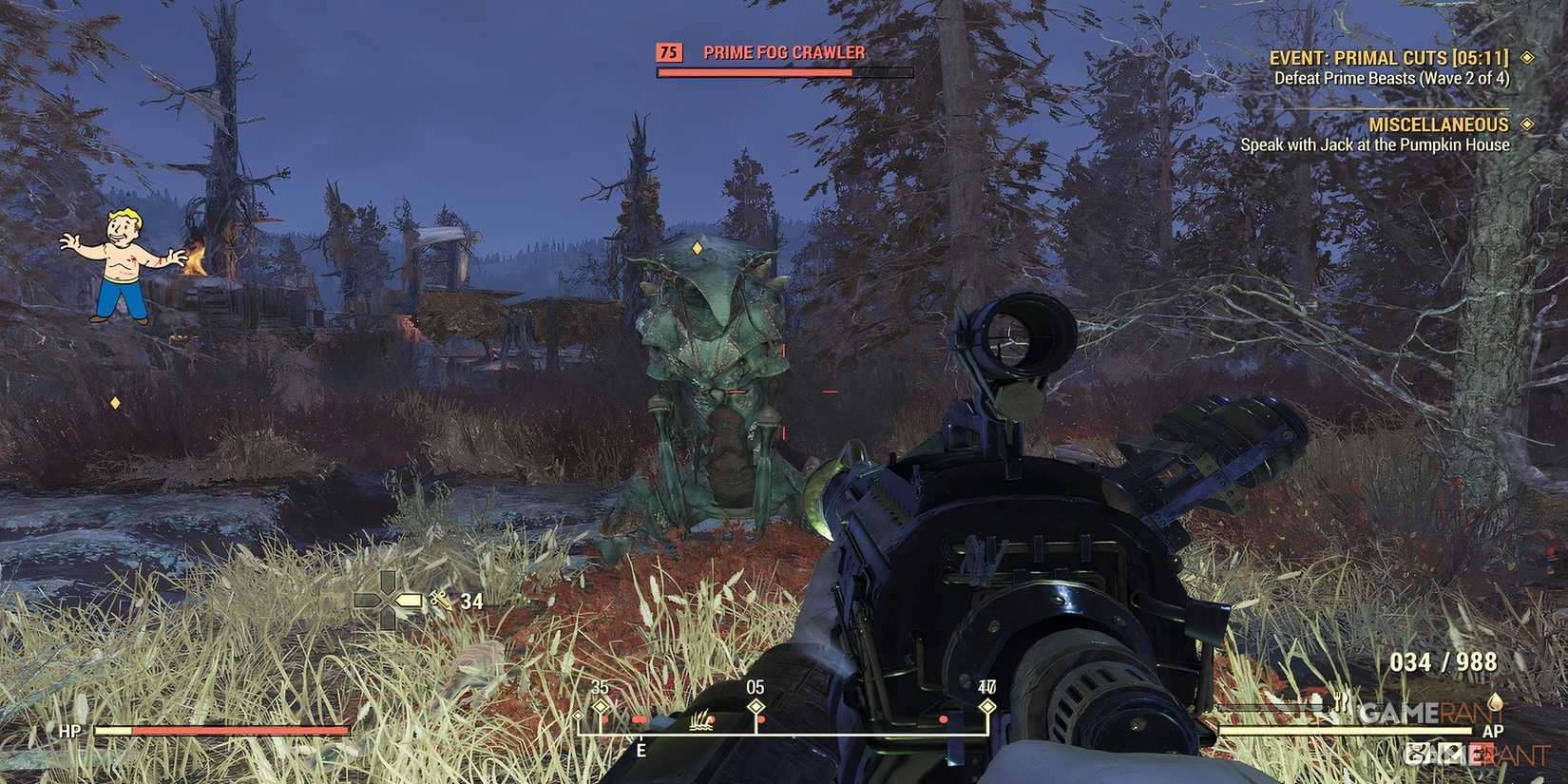Select the red disease icon bottom right
Screen dimensions: 1568x784
point(1481,753)
